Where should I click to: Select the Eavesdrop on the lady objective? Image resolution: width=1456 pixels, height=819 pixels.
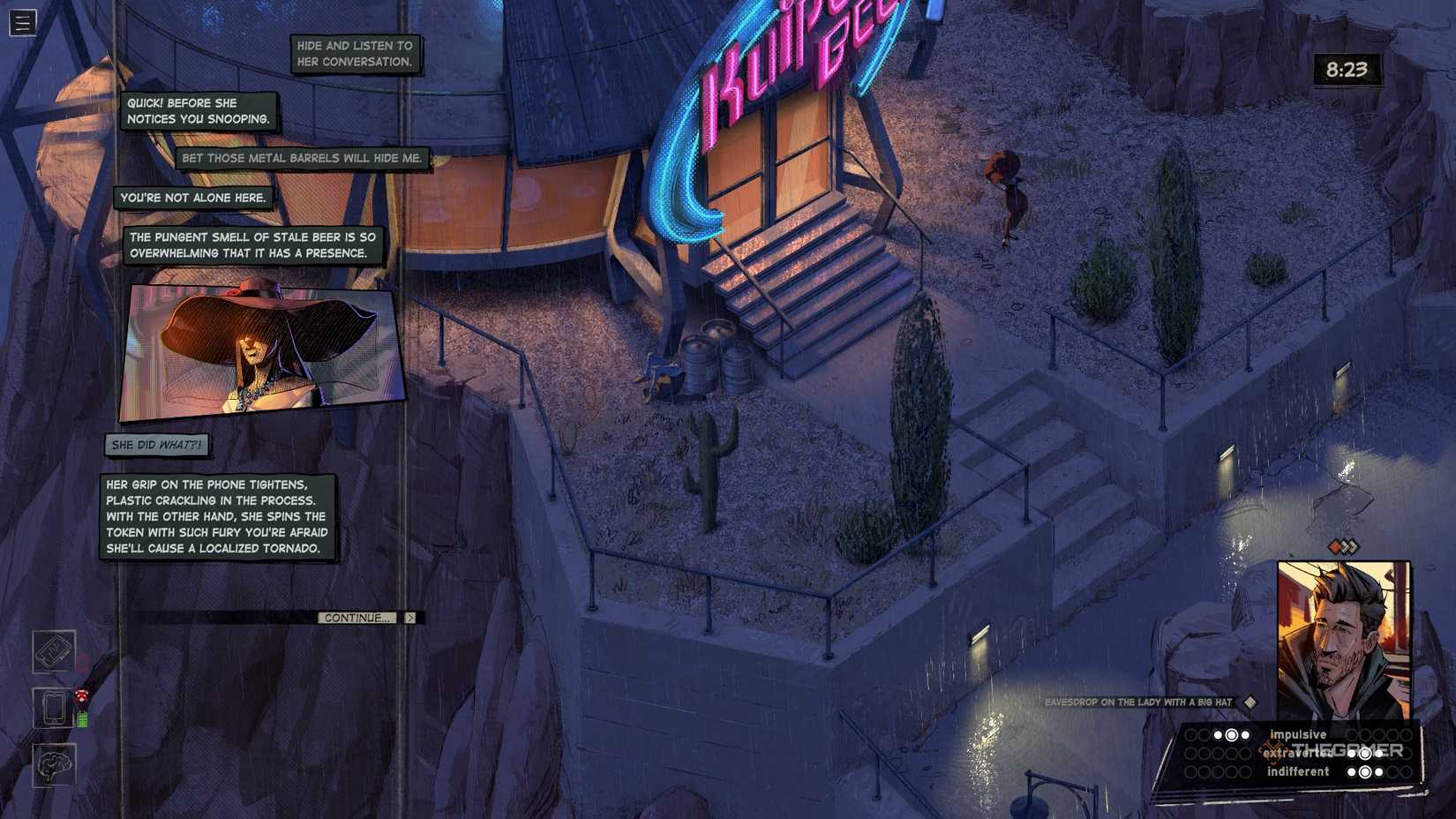tap(1138, 703)
